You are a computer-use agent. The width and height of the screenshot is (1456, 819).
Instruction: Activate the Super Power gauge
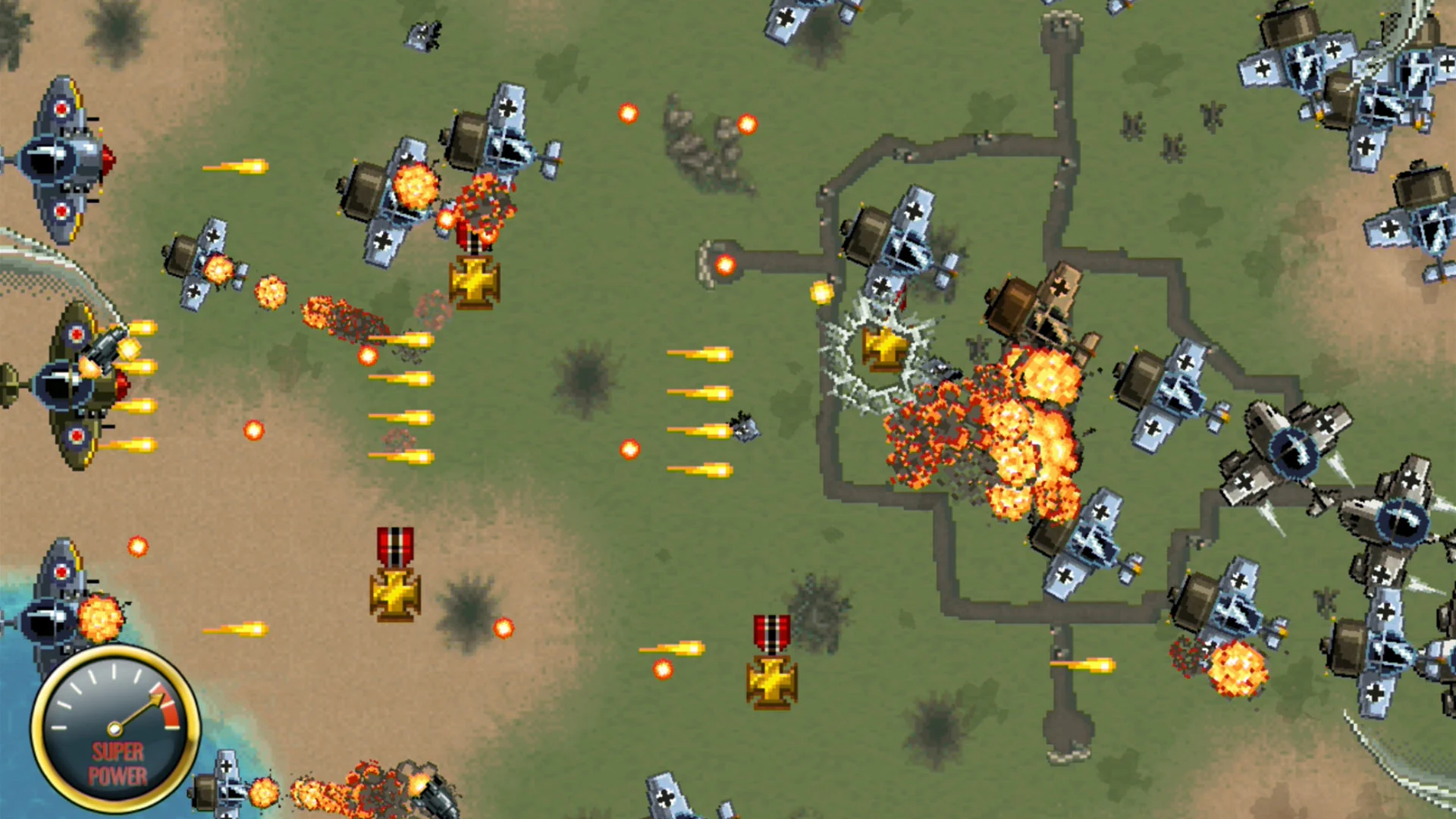(x=118, y=728)
